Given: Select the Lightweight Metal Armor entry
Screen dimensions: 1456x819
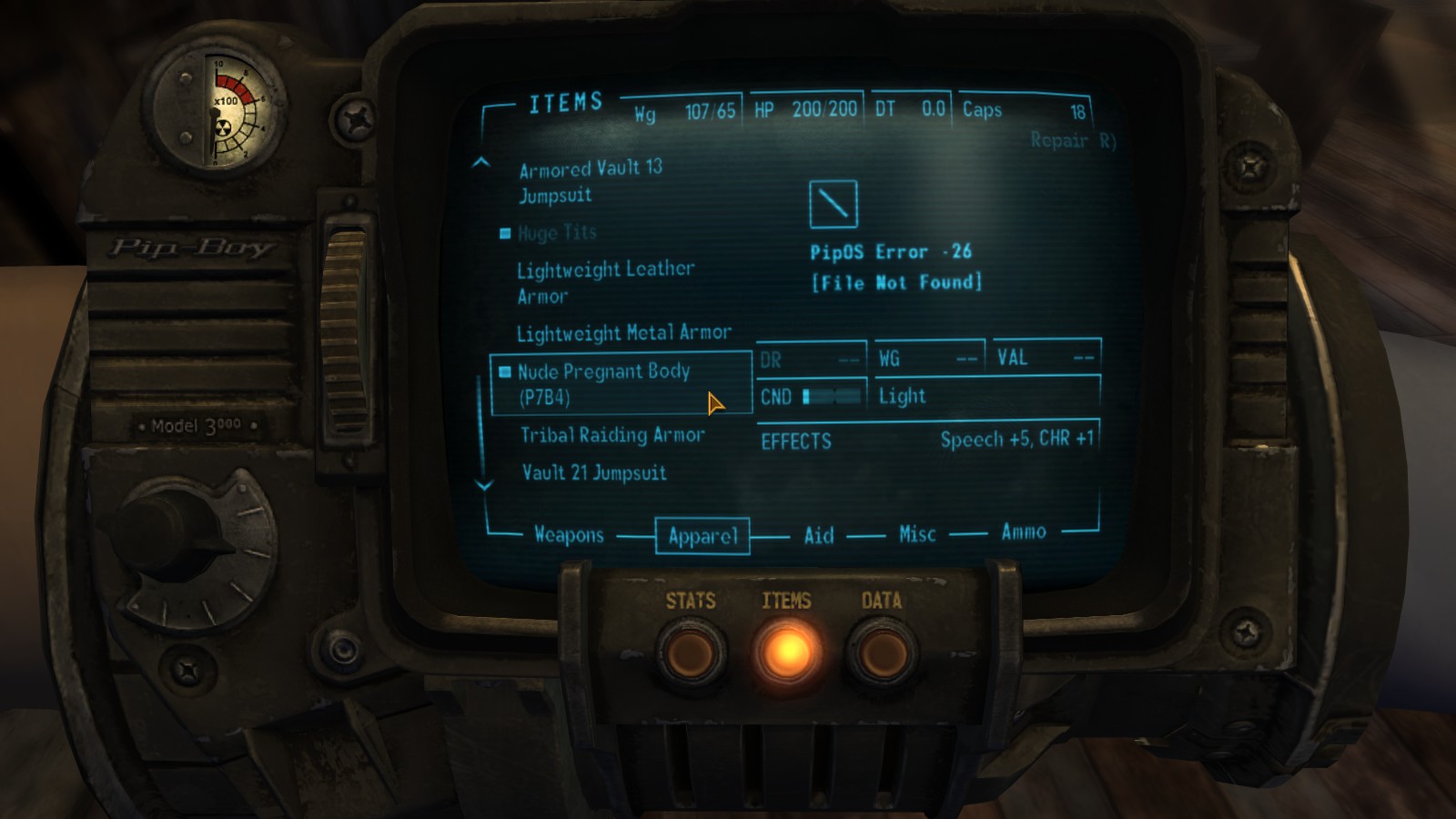Looking at the screenshot, I should pos(623,334).
